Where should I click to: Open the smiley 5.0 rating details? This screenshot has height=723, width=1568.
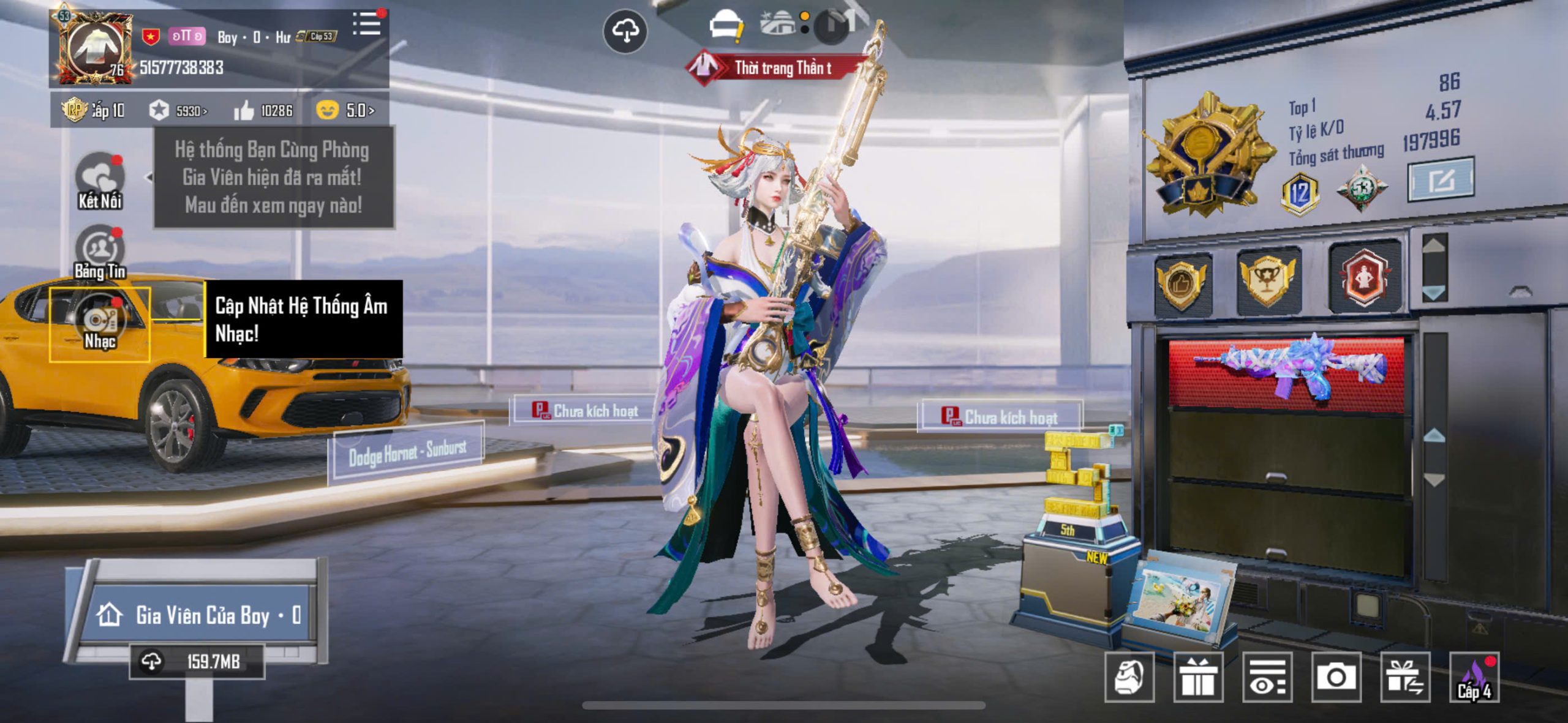345,110
